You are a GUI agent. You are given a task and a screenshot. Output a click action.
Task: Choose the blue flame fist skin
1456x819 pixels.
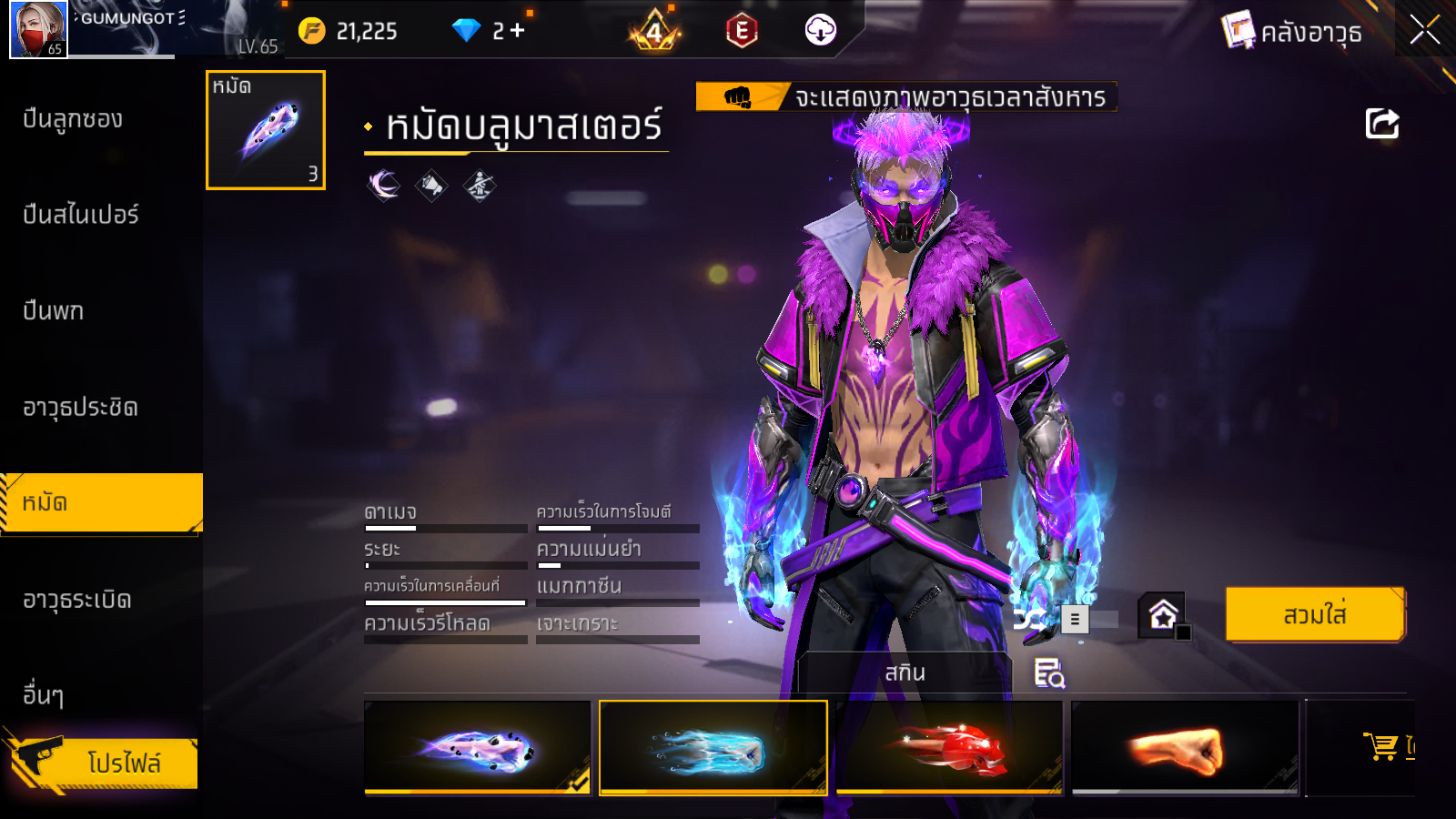coord(713,748)
